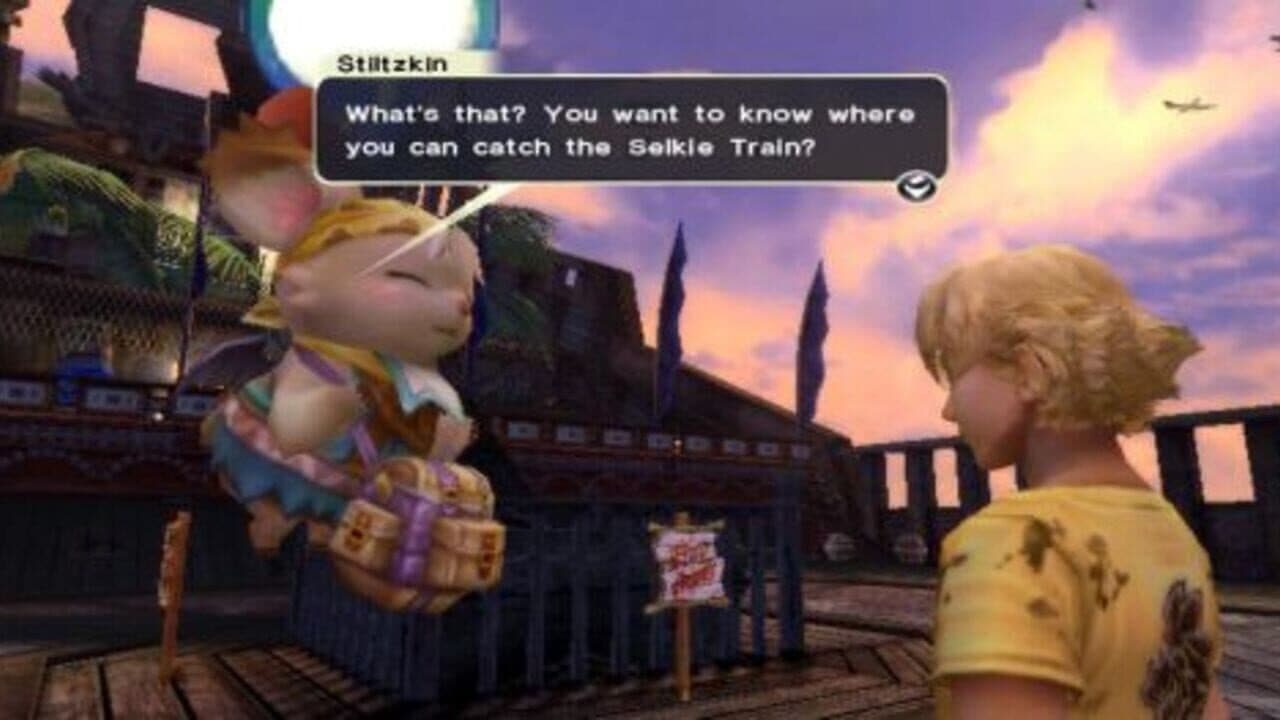Viewport: 1280px width, 720px height.
Task: Click the question about catching the Selkie Train
Action: [x=630, y=135]
